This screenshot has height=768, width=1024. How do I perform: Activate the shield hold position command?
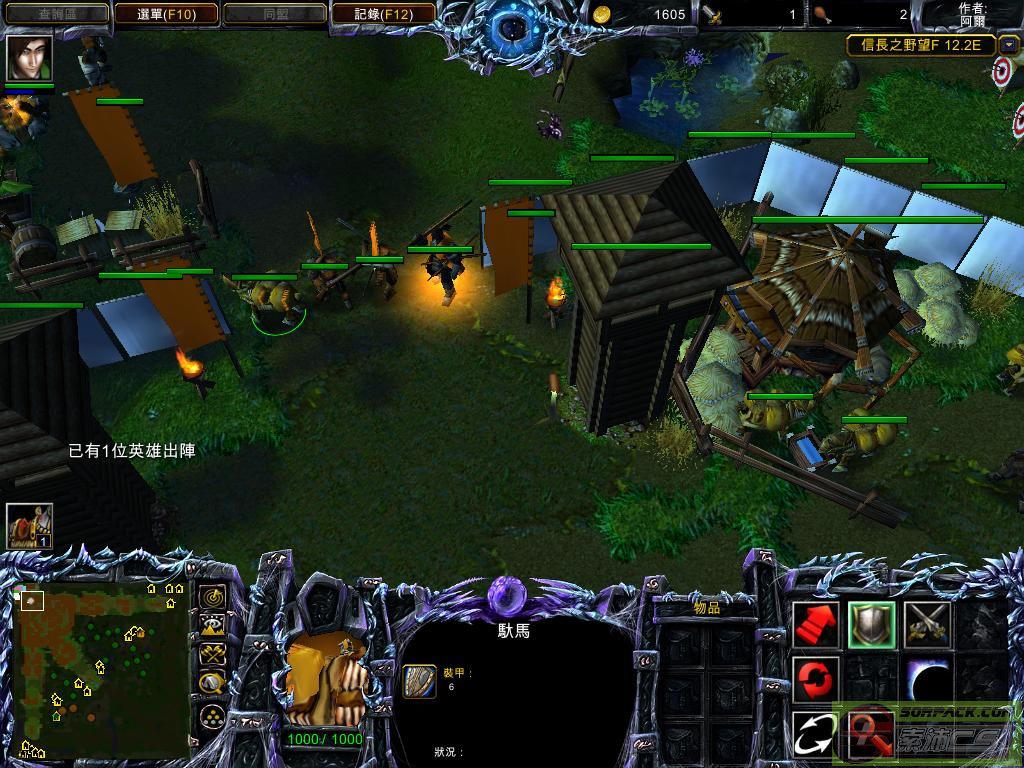[x=871, y=626]
